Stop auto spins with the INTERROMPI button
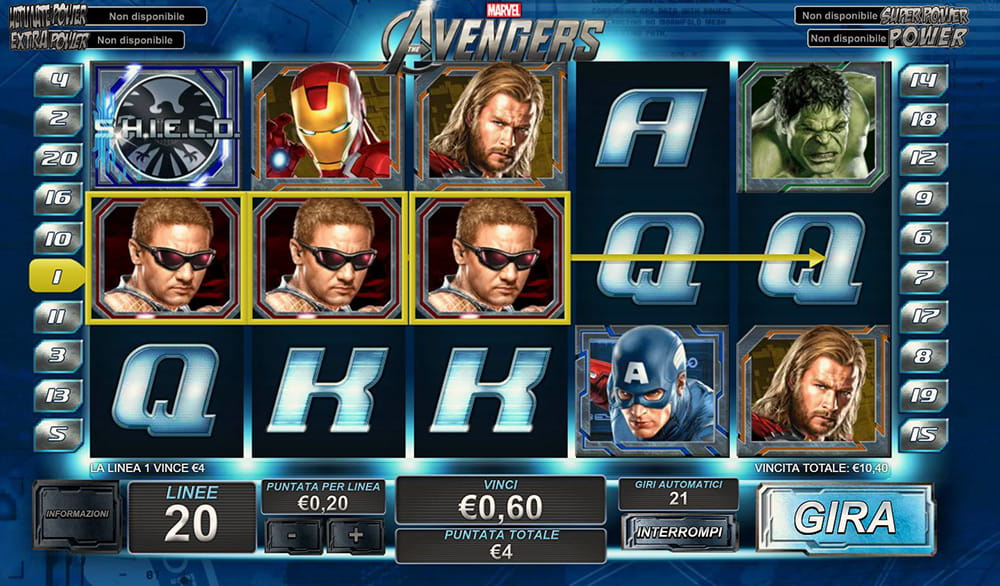The width and height of the screenshot is (1000, 586). pyautogui.click(x=679, y=532)
